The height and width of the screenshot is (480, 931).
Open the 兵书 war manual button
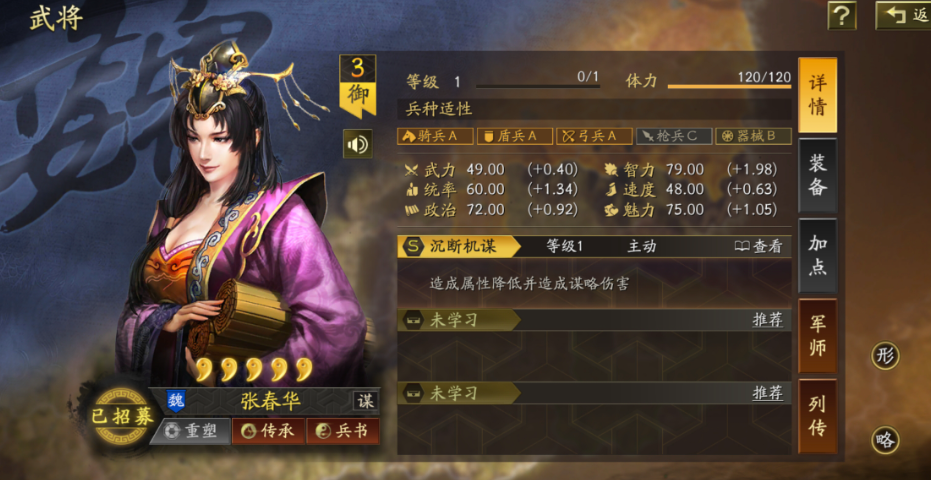coord(343,430)
